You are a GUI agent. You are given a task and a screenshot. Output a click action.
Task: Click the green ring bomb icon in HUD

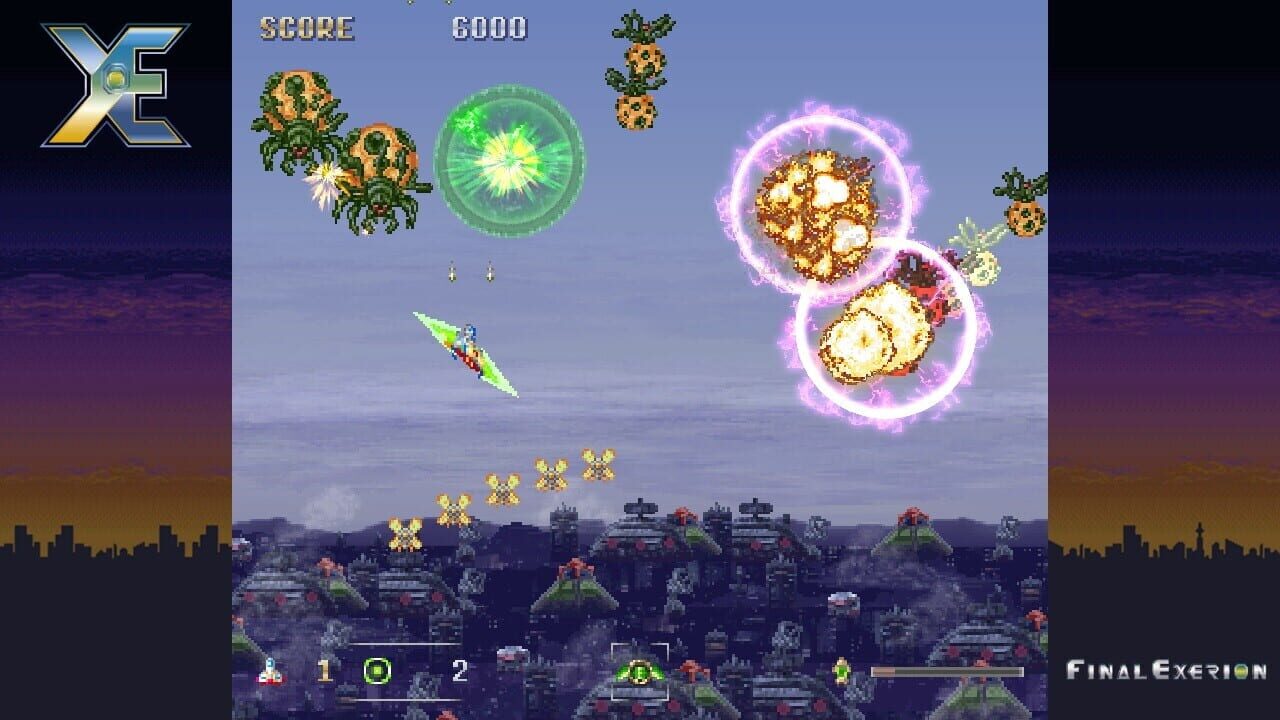tap(377, 672)
